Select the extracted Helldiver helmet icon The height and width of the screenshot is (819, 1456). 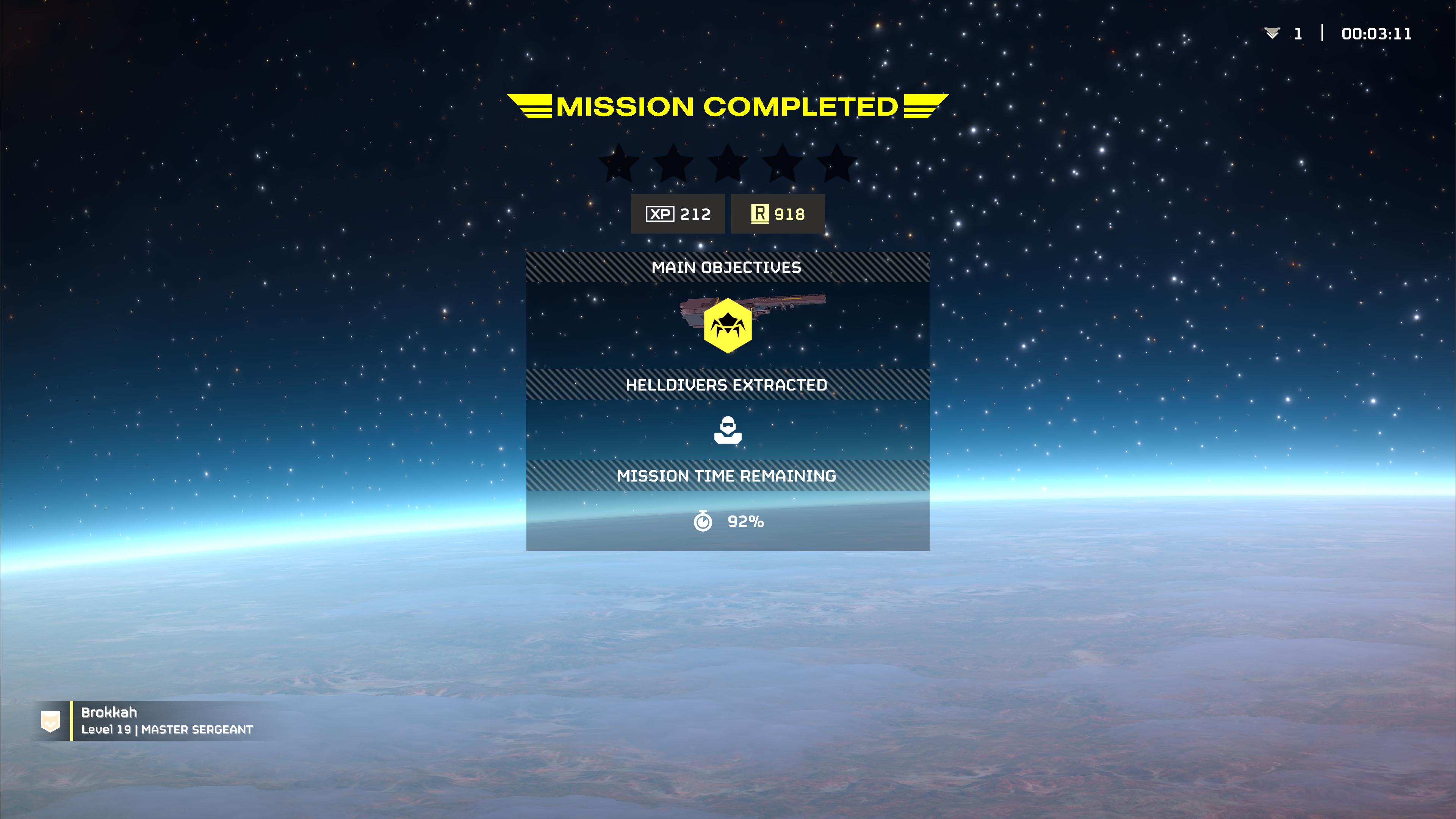[728, 430]
